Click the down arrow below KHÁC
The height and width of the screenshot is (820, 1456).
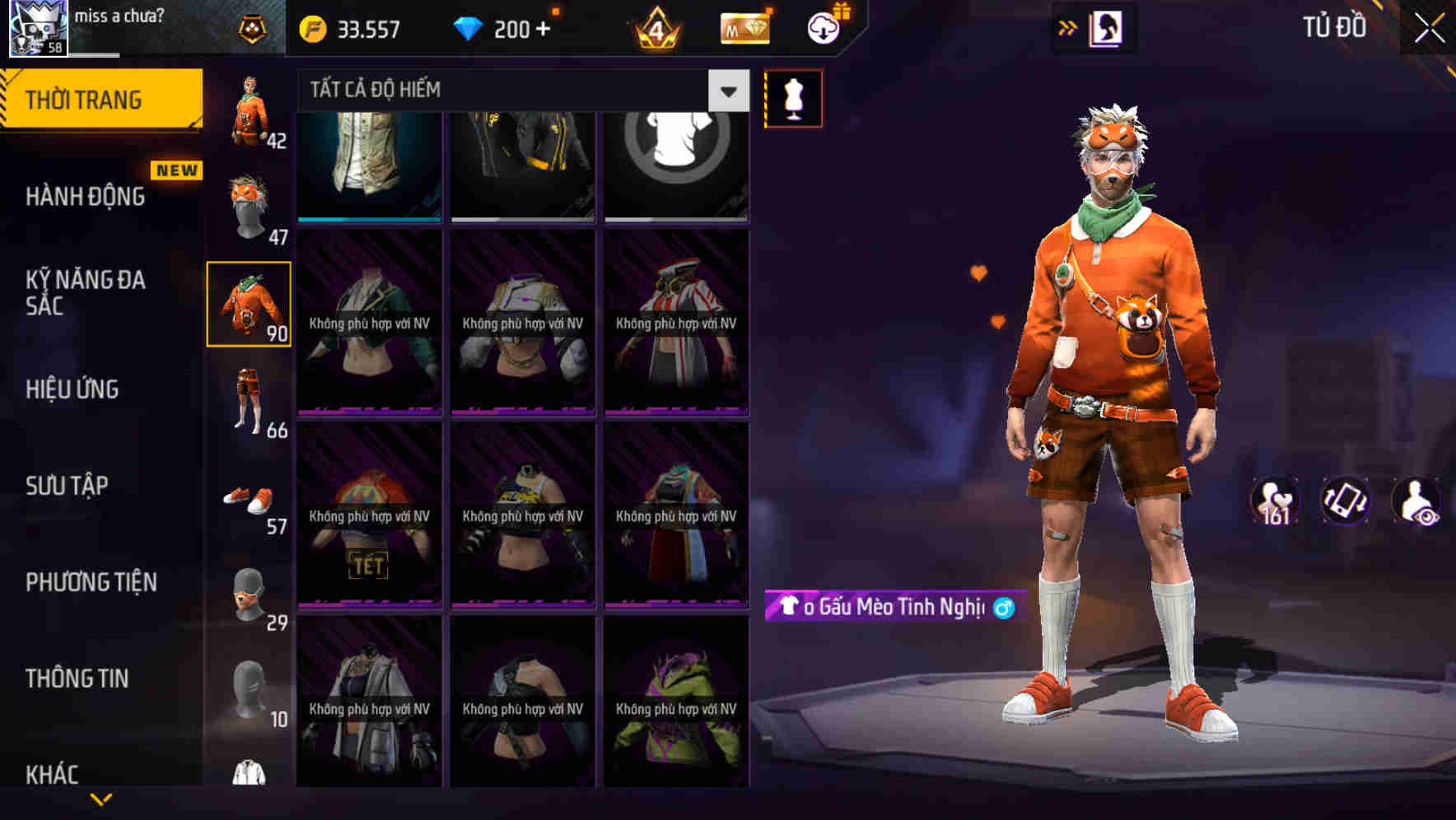tap(100, 799)
